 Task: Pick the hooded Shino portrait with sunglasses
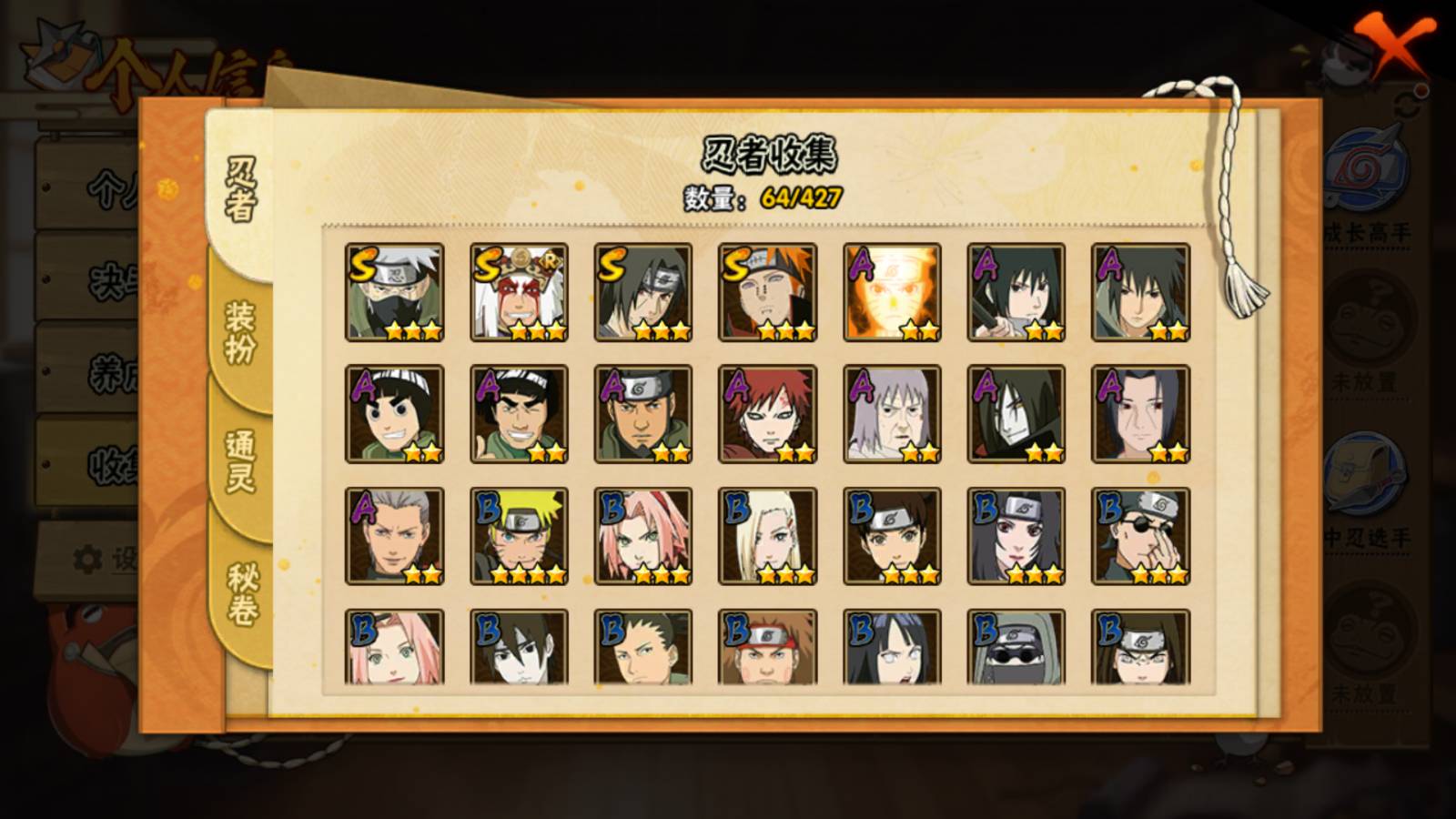[x=1016, y=648]
